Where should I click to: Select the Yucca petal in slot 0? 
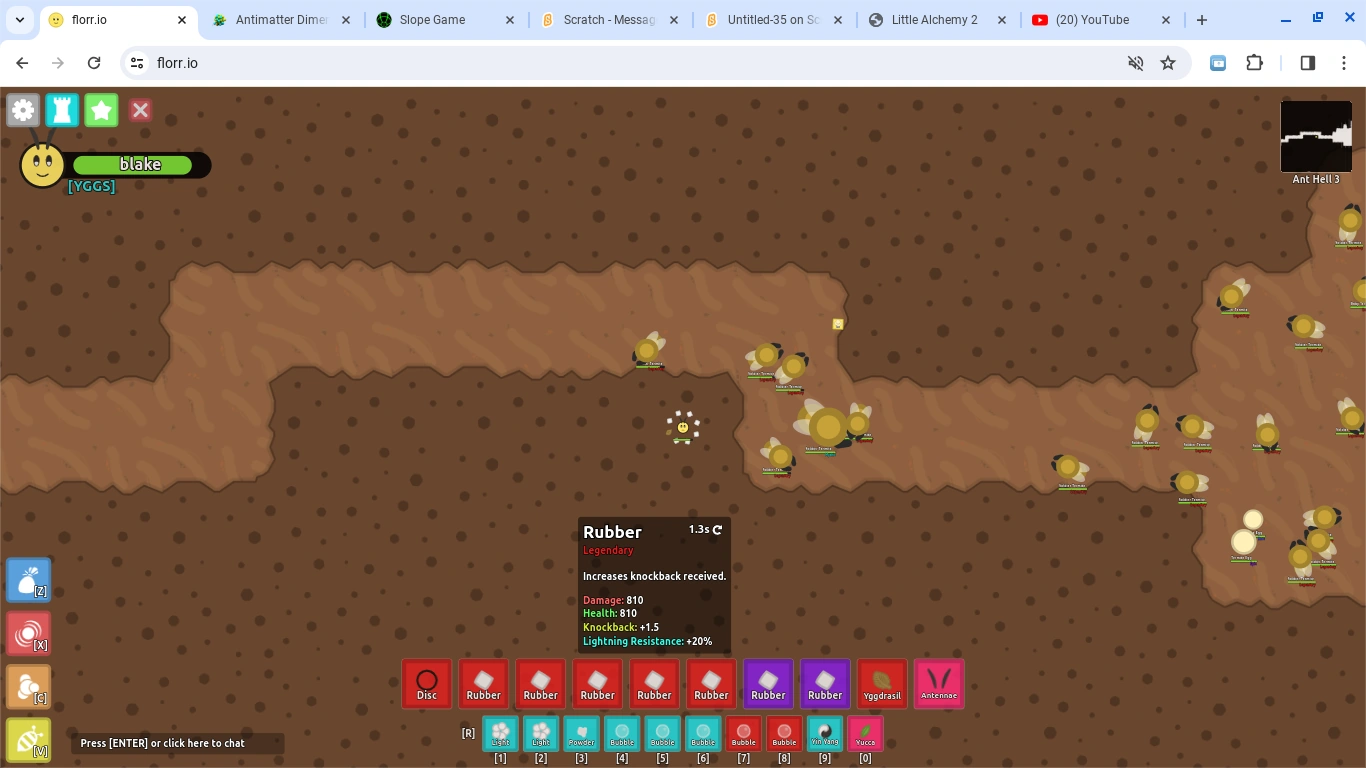click(x=865, y=733)
